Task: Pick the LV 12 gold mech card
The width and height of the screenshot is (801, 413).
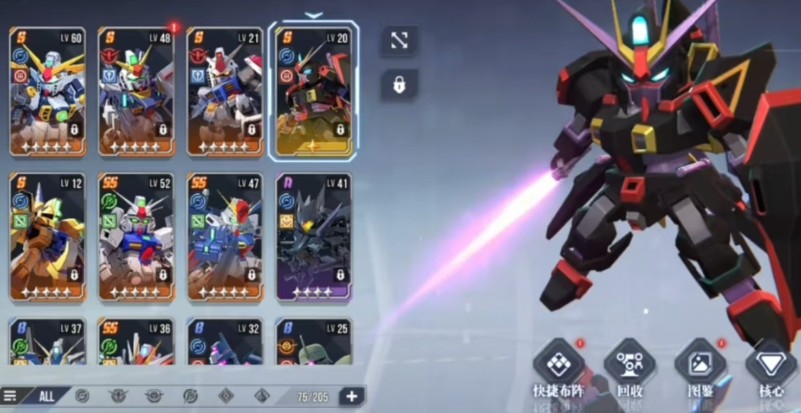Action: click(x=48, y=237)
